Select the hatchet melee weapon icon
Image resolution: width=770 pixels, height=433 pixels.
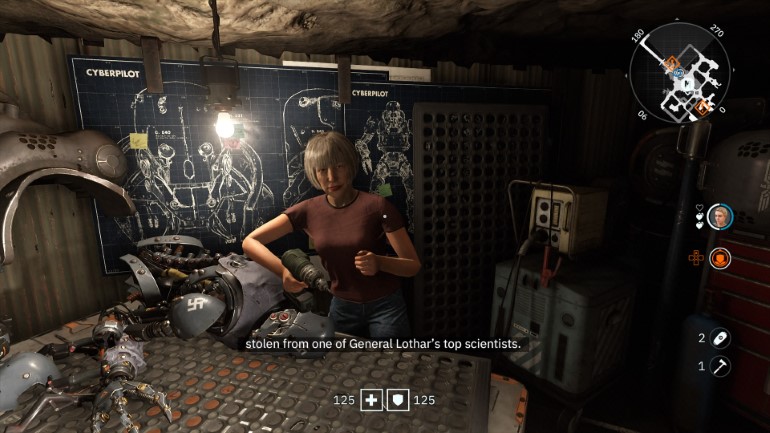720,366
